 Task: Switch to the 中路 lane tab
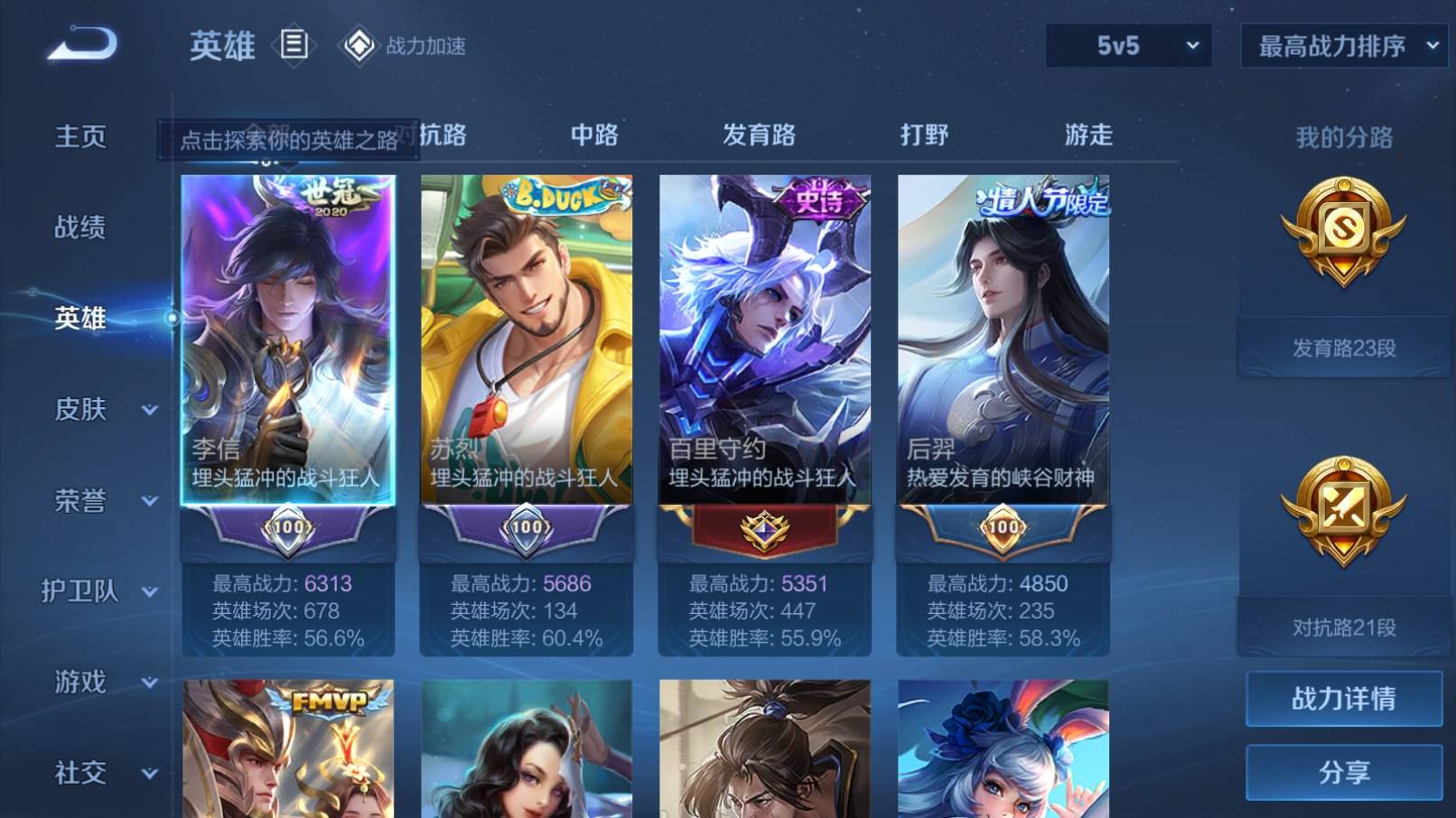pos(595,135)
